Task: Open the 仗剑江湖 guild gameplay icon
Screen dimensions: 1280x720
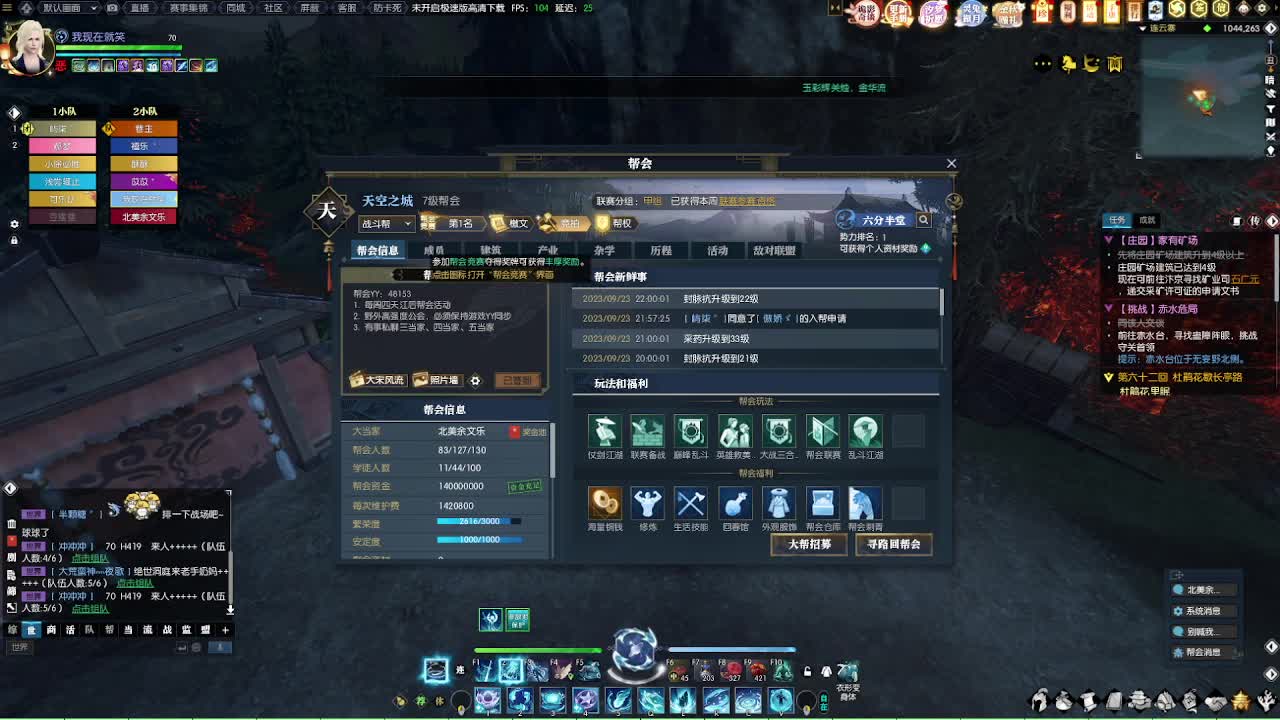Action: tap(604, 432)
